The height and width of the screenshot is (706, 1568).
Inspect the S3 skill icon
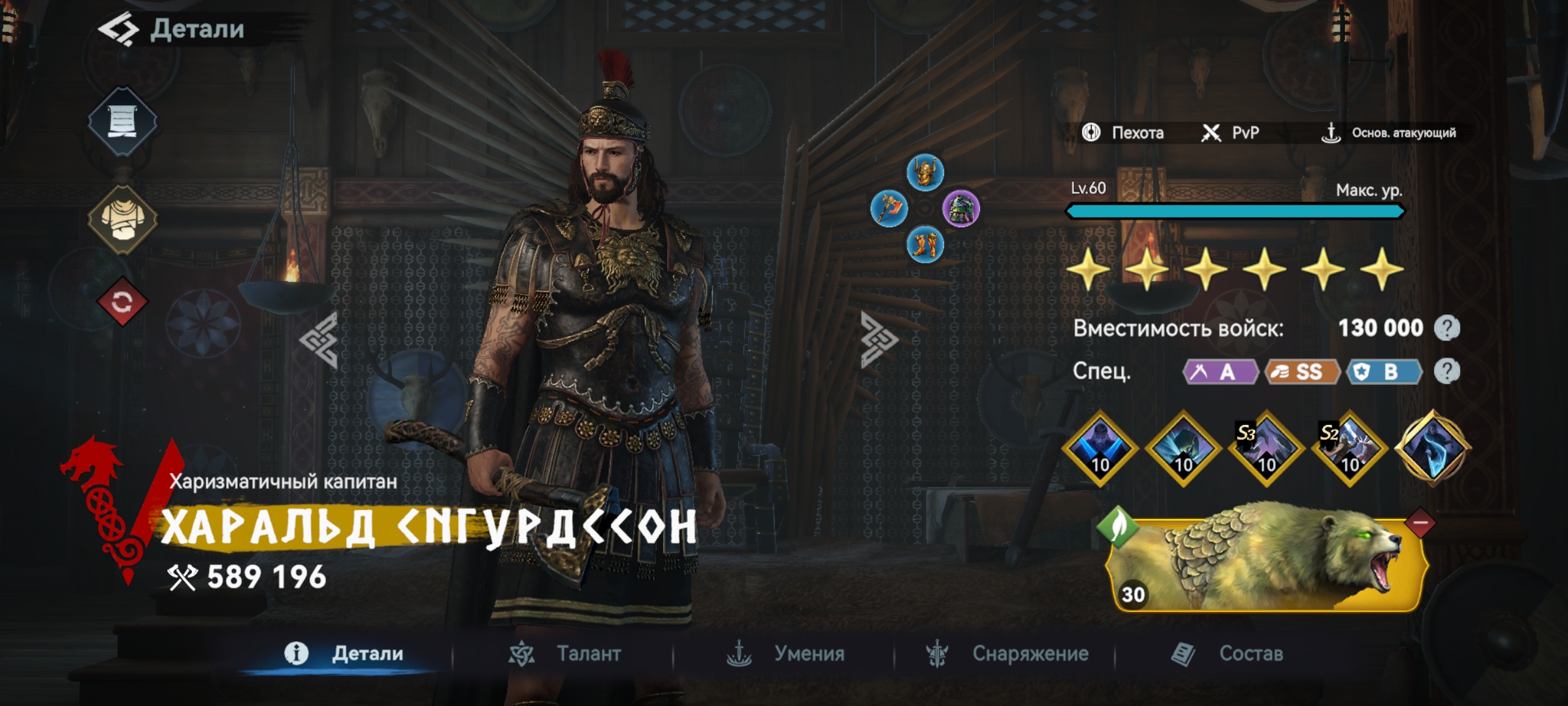coord(1266,449)
